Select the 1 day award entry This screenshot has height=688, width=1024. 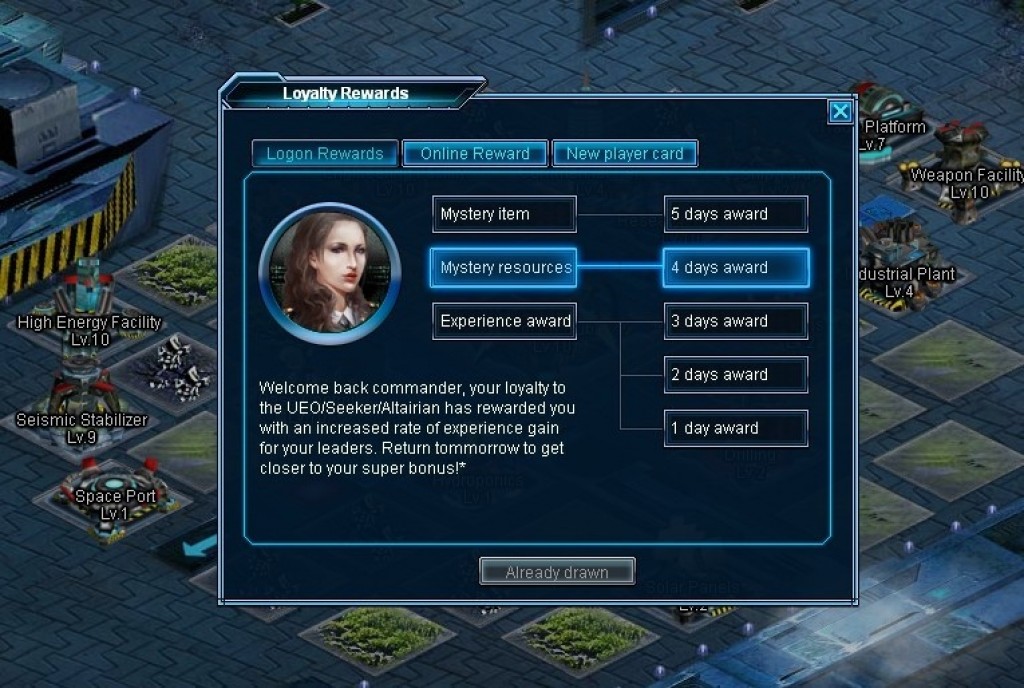point(736,428)
